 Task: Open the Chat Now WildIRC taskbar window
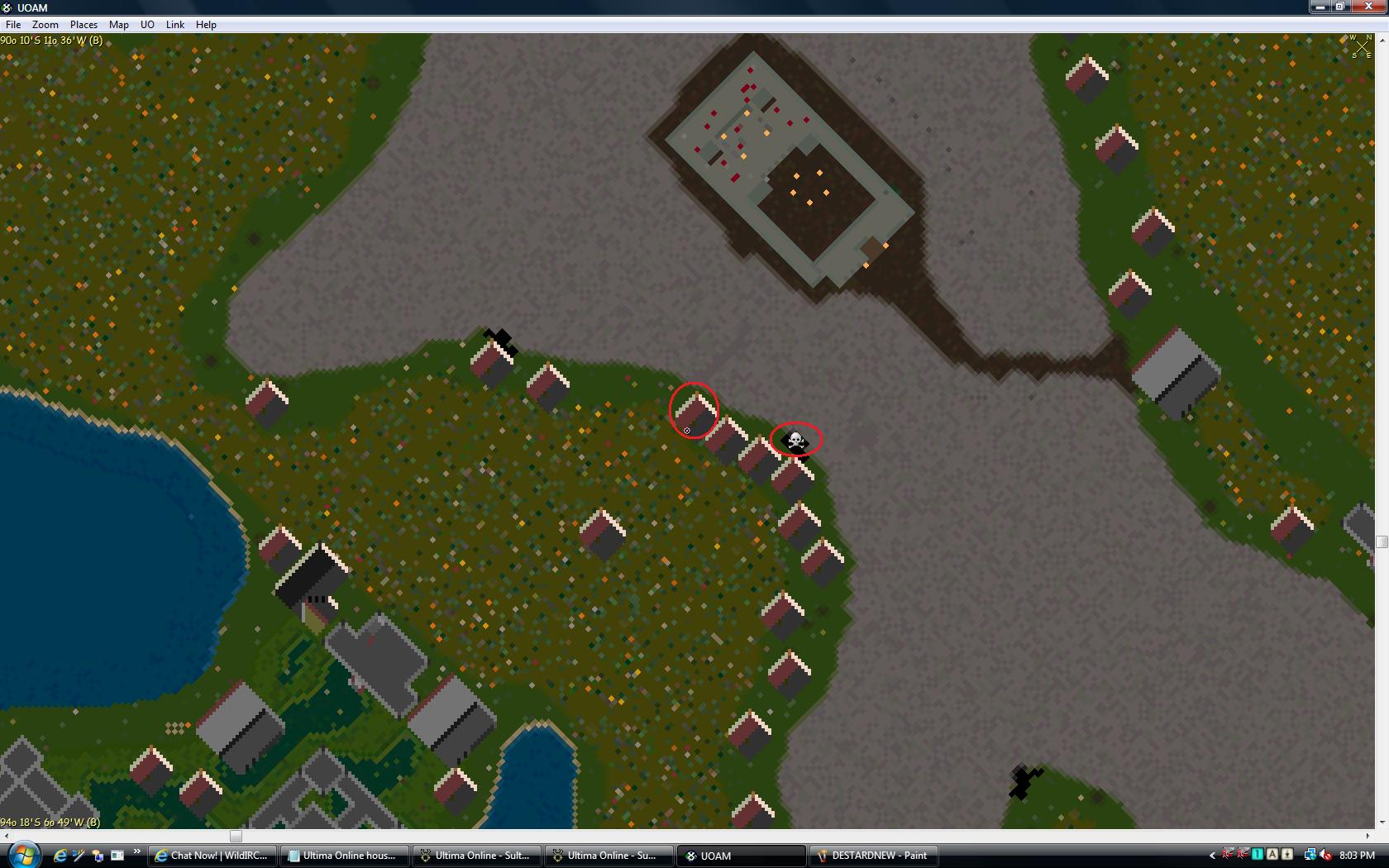tap(212, 856)
